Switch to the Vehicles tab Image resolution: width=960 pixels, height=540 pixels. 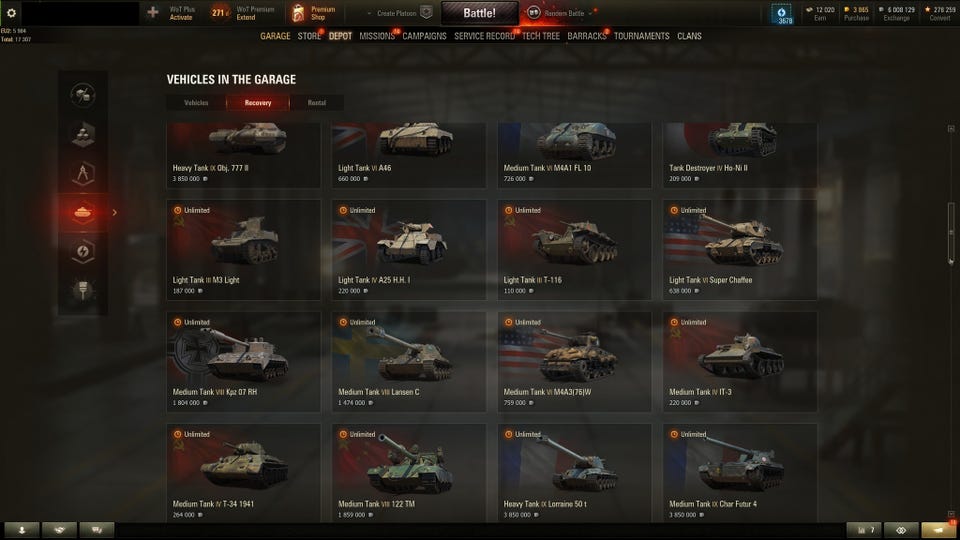[197, 102]
